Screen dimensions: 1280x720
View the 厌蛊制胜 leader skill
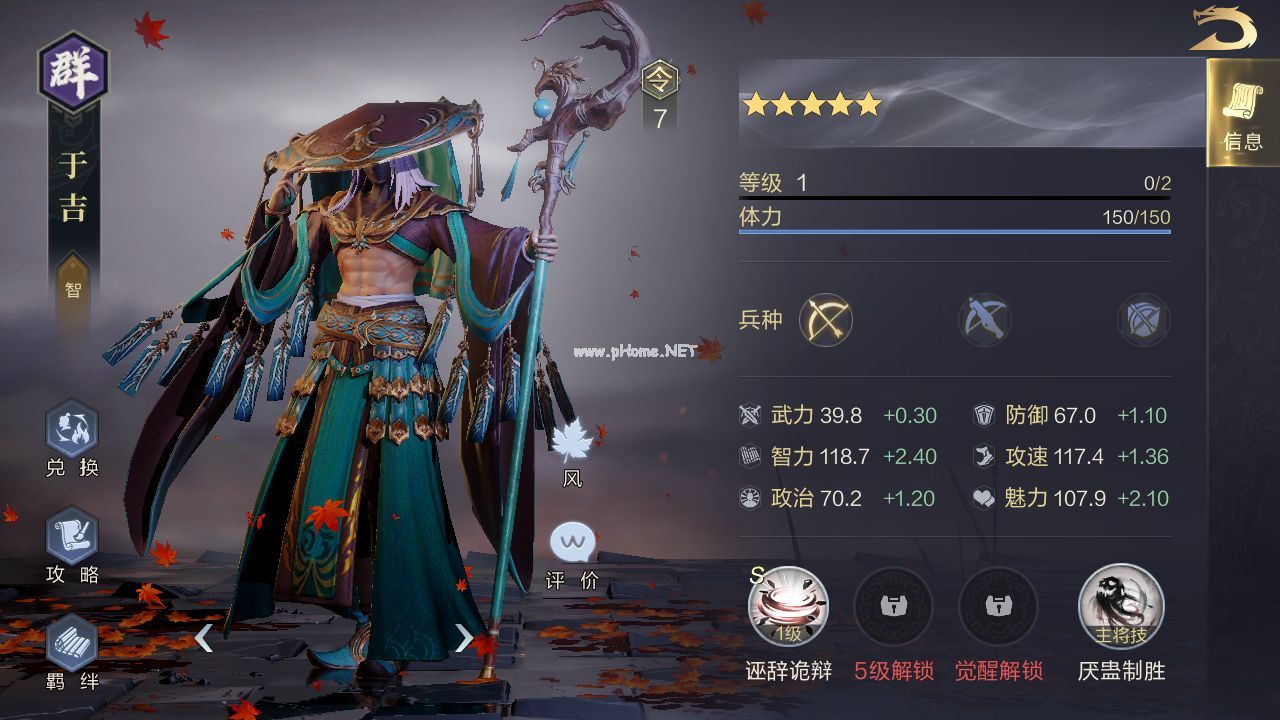1121,607
